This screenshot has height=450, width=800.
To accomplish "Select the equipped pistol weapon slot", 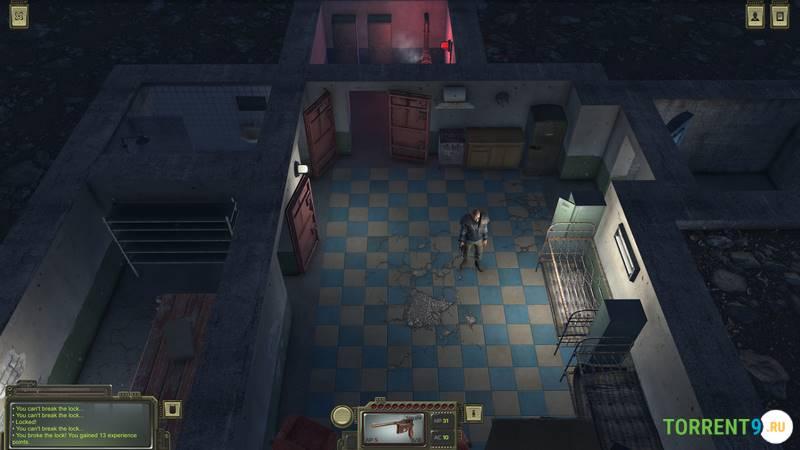I will coord(396,425).
